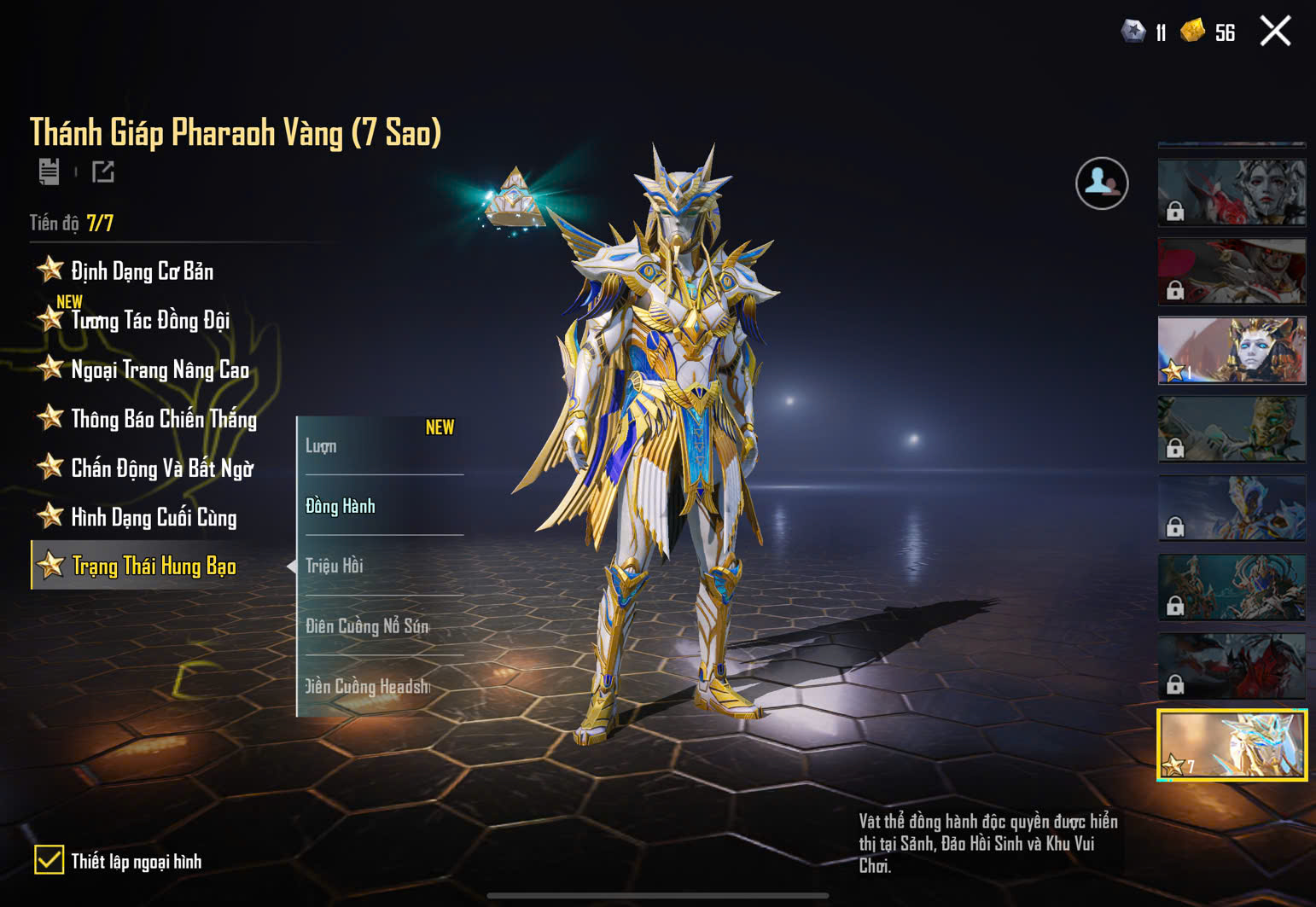Click the player profile round icon
Screen dimensions: 1316x907
(x=1101, y=183)
